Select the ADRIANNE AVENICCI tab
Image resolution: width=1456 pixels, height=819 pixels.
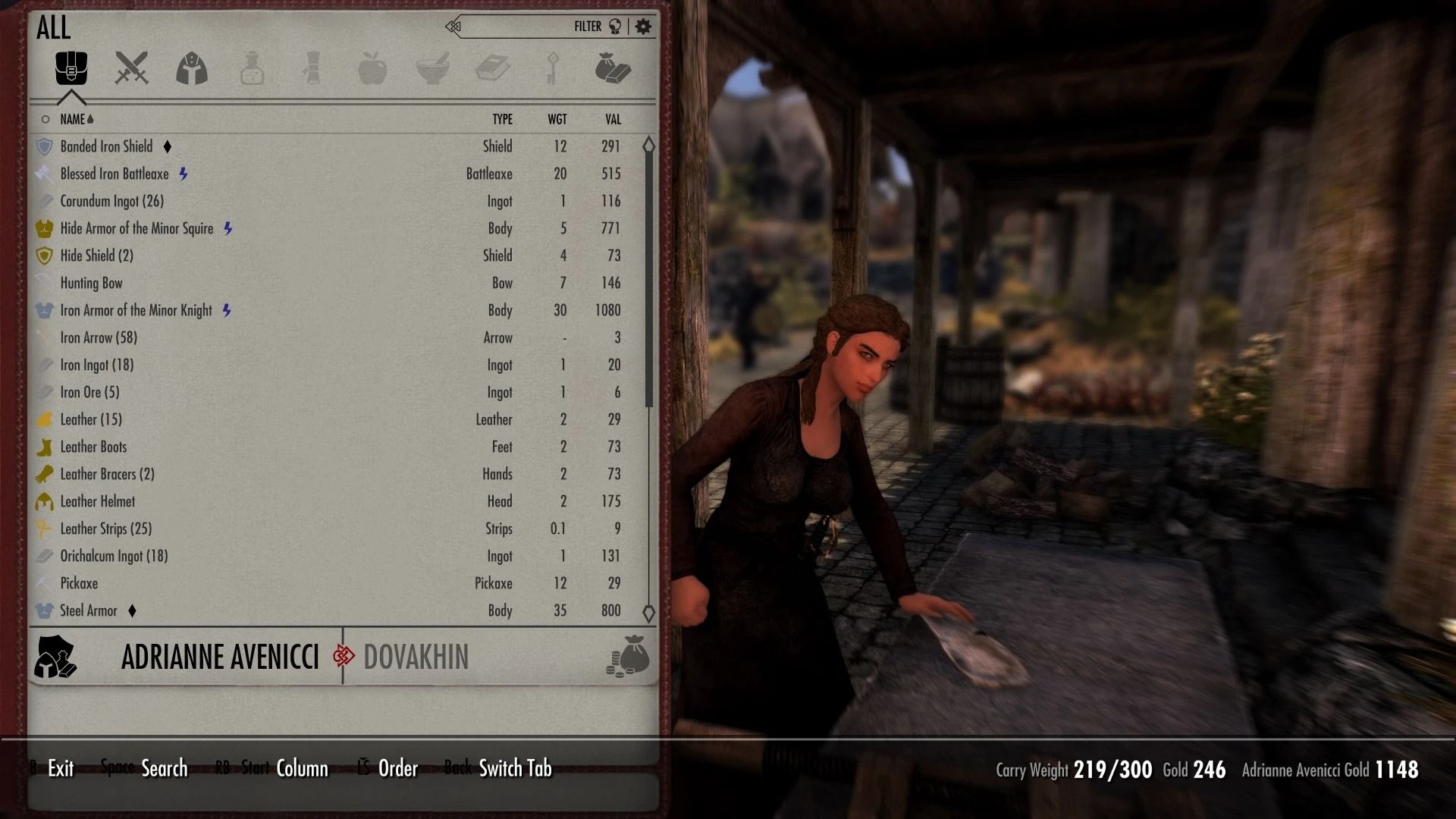221,657
